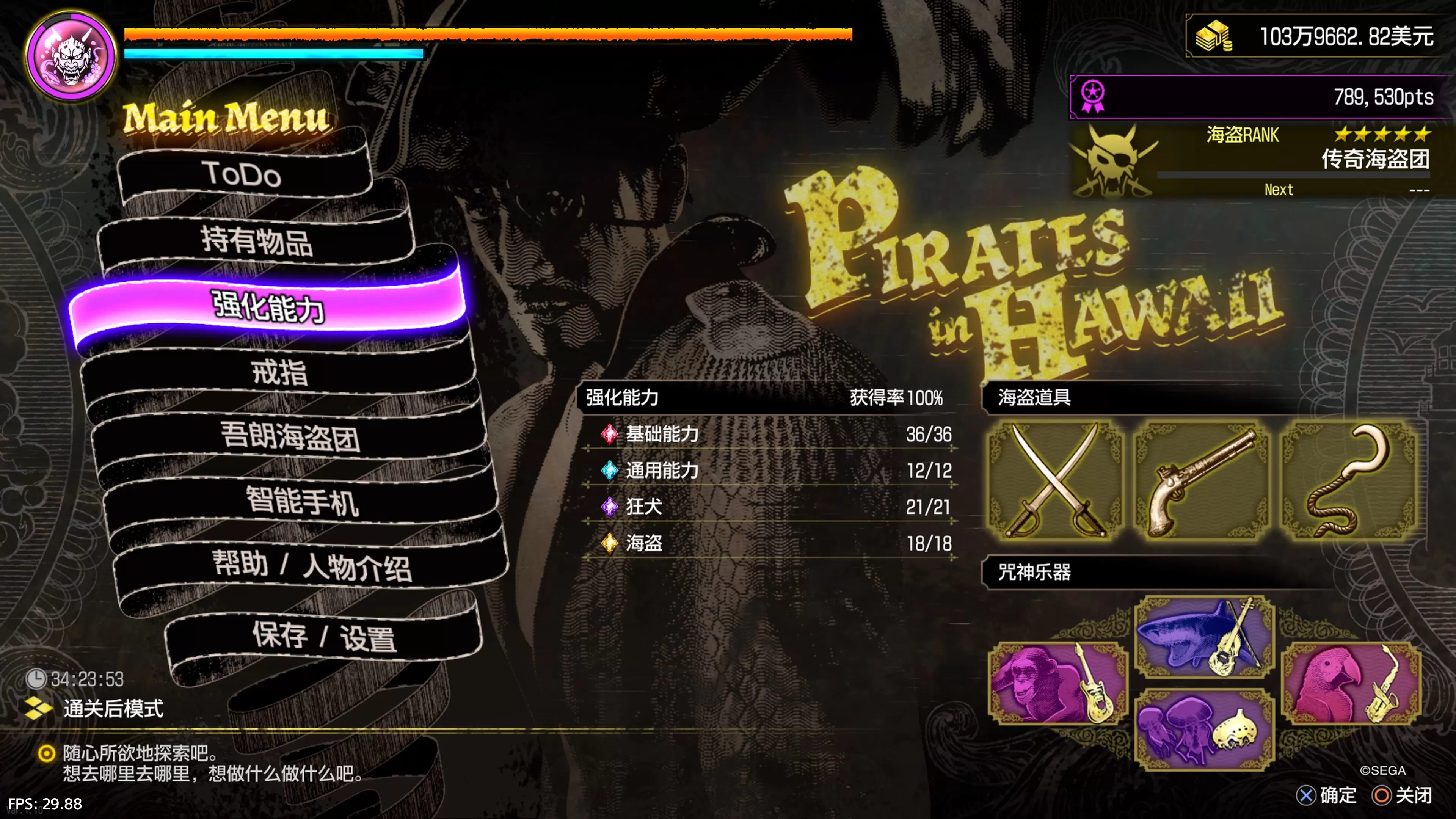This screenshot has width=1456, height=819.
Task: Click the 海盗 pirate style row
Action: pyautogui.click(x=769, y=543)
